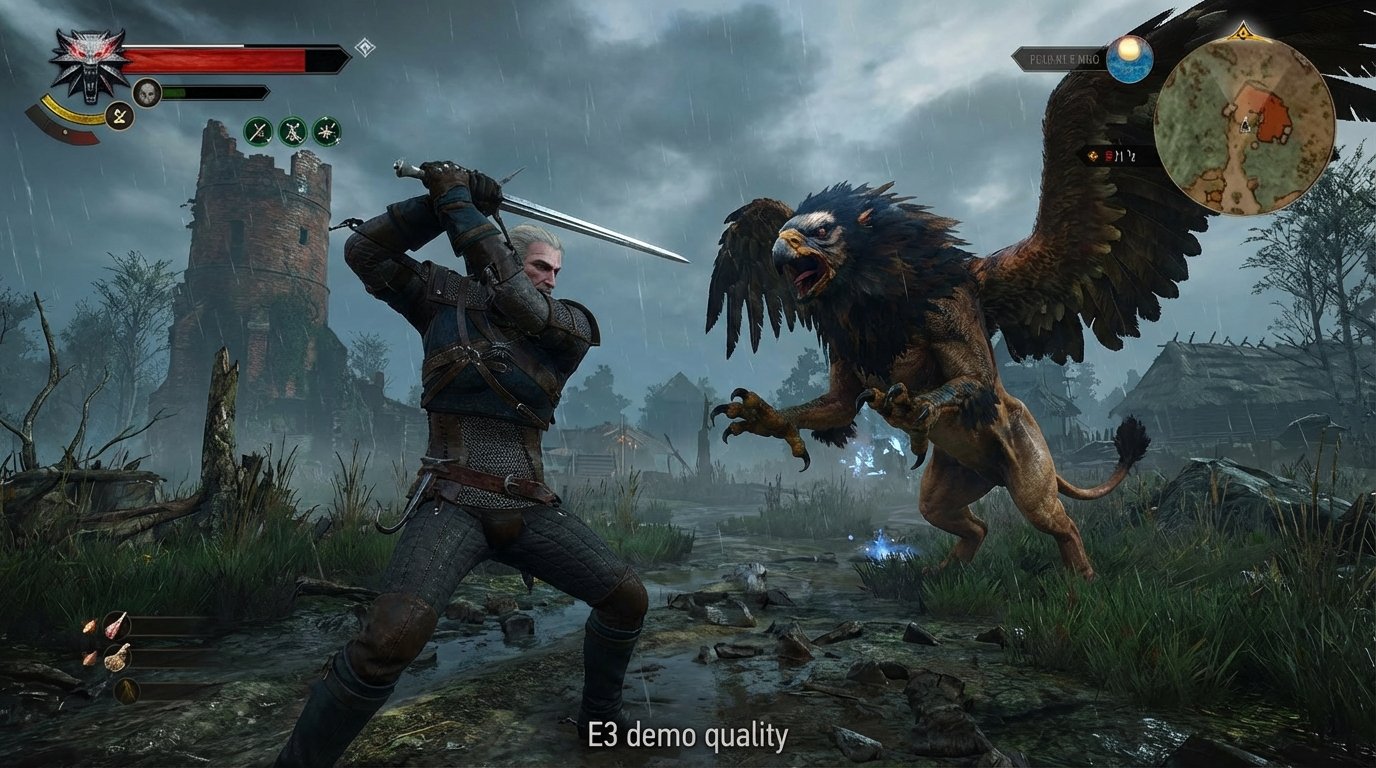Click the player arrow inside the minimap

[x=1245, y=124]
